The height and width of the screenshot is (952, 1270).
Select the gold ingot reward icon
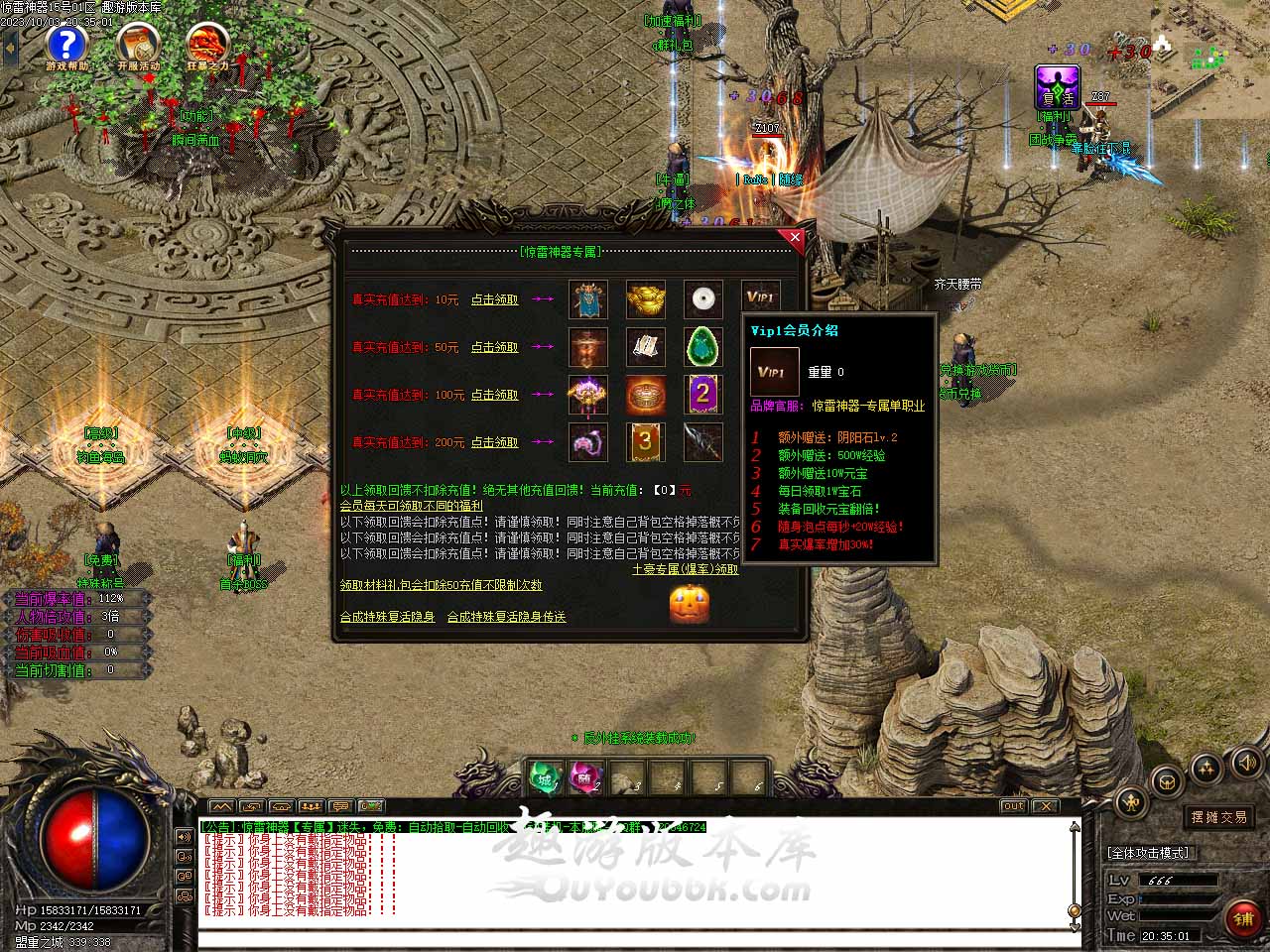tap(645, 299)
